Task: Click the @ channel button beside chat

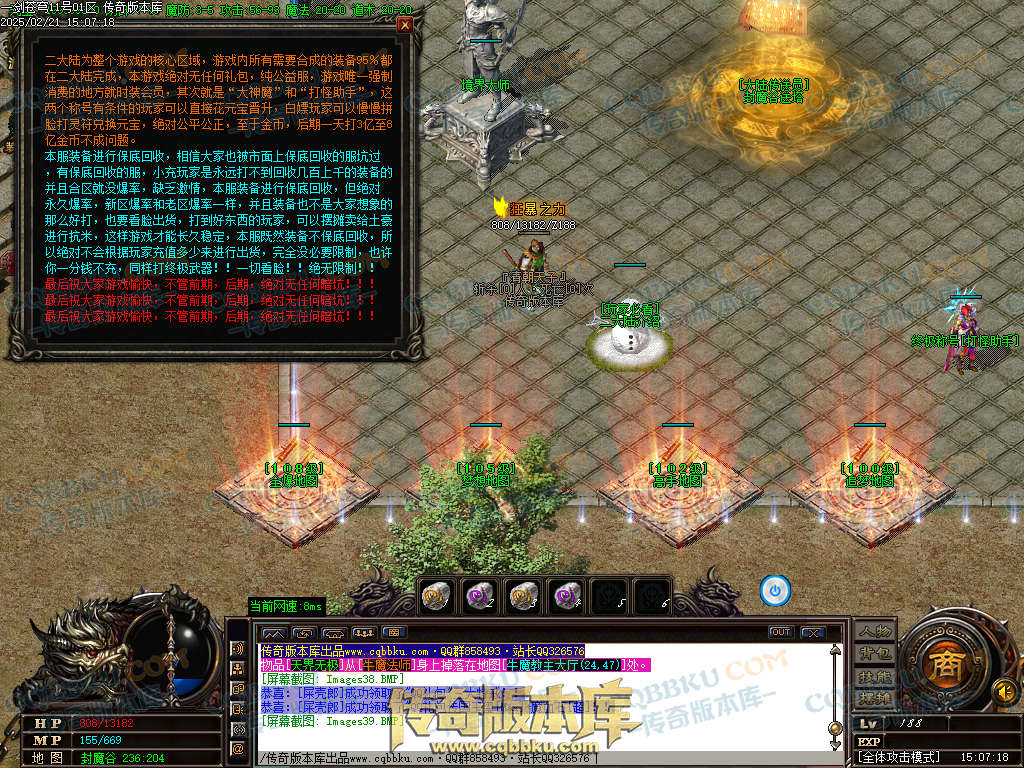Action: [x=238, y=747]
